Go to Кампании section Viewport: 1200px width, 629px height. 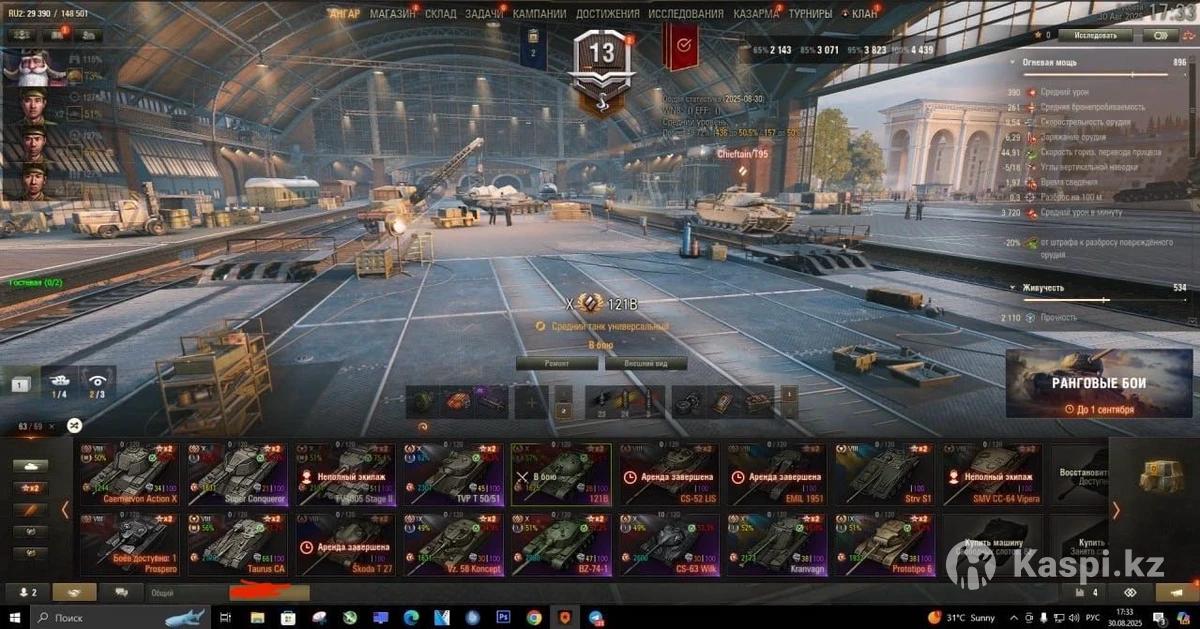click(539, 14)
